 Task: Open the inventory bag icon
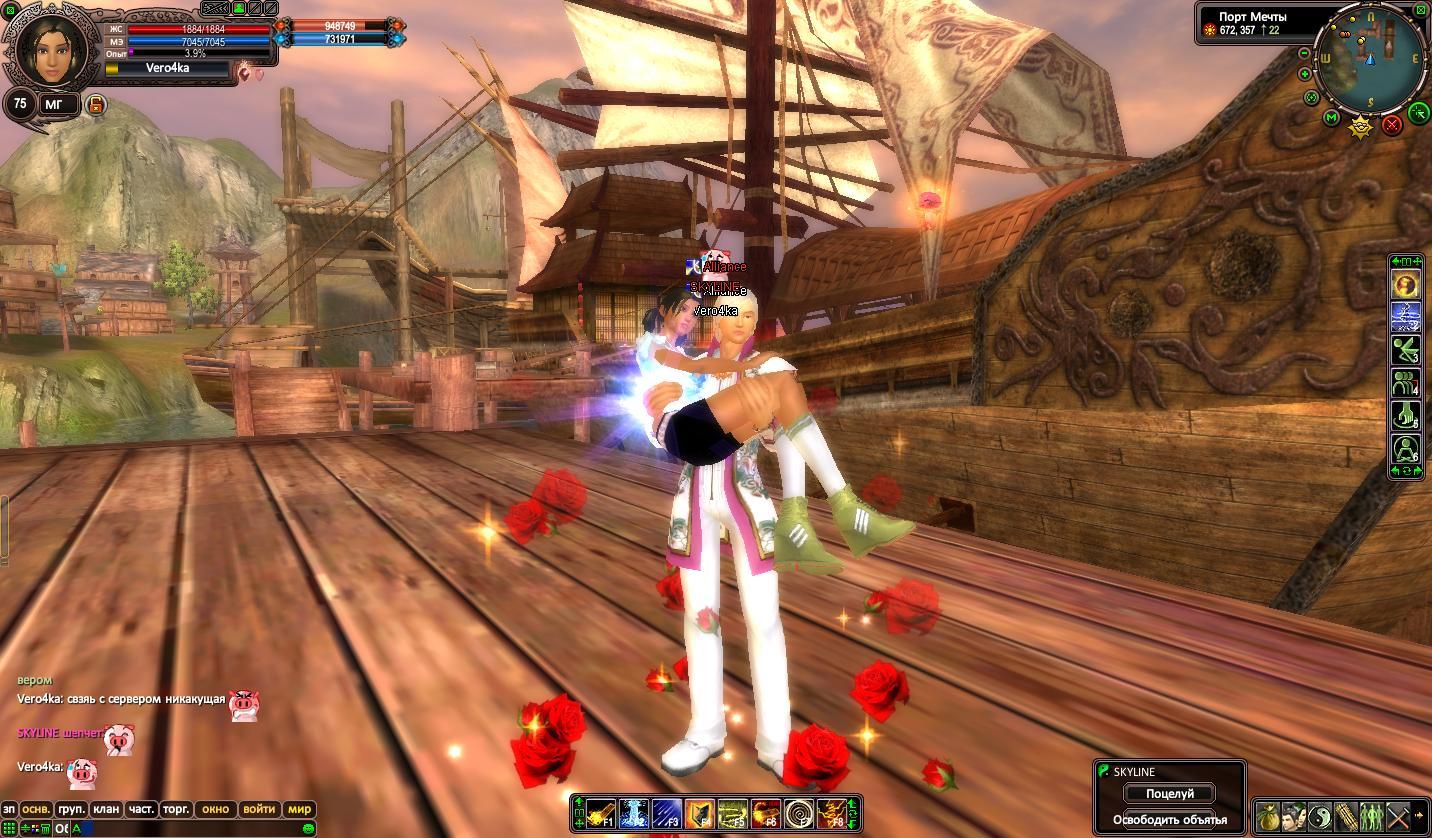[1269, 816]
